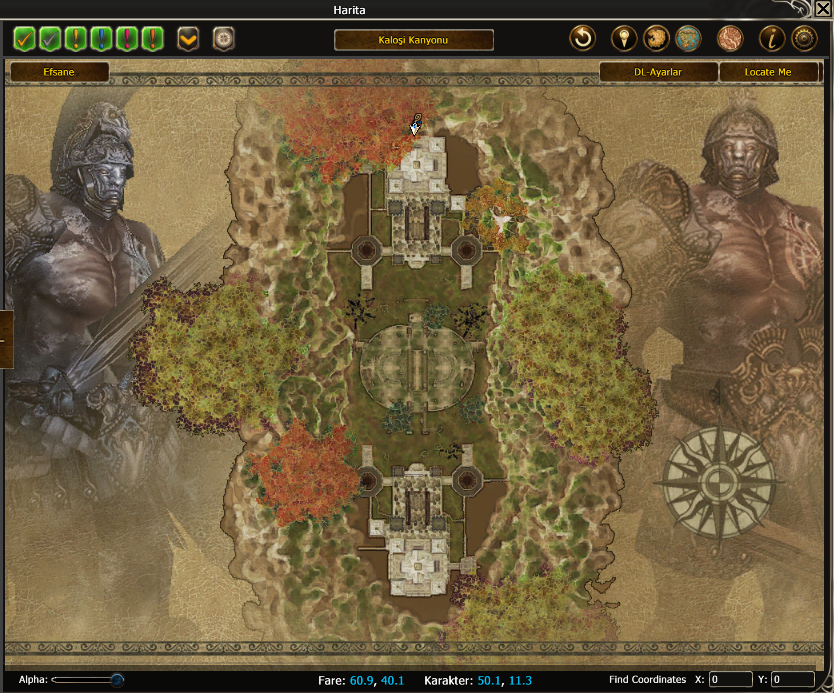Open the blue-green world map icon
Viewport: 834px width, 693px height.
point(687,39)
